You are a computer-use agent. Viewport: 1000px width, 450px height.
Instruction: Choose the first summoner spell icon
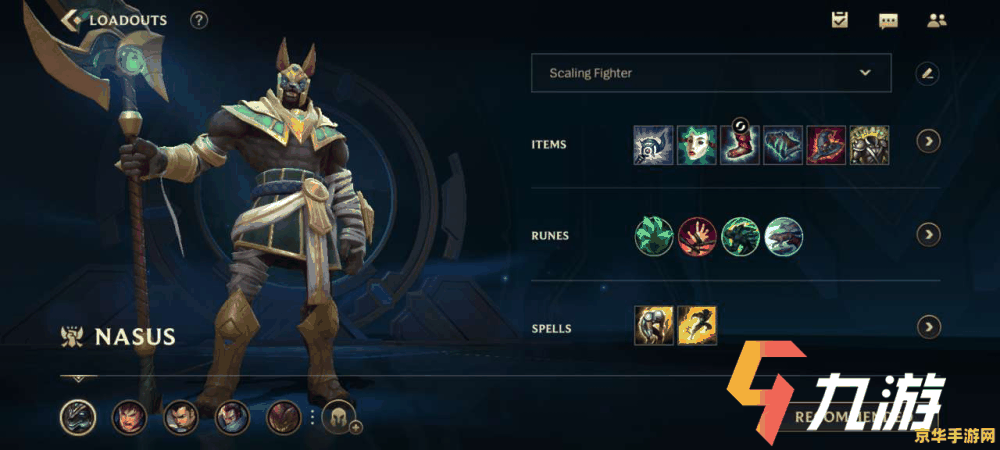[654, 326]
